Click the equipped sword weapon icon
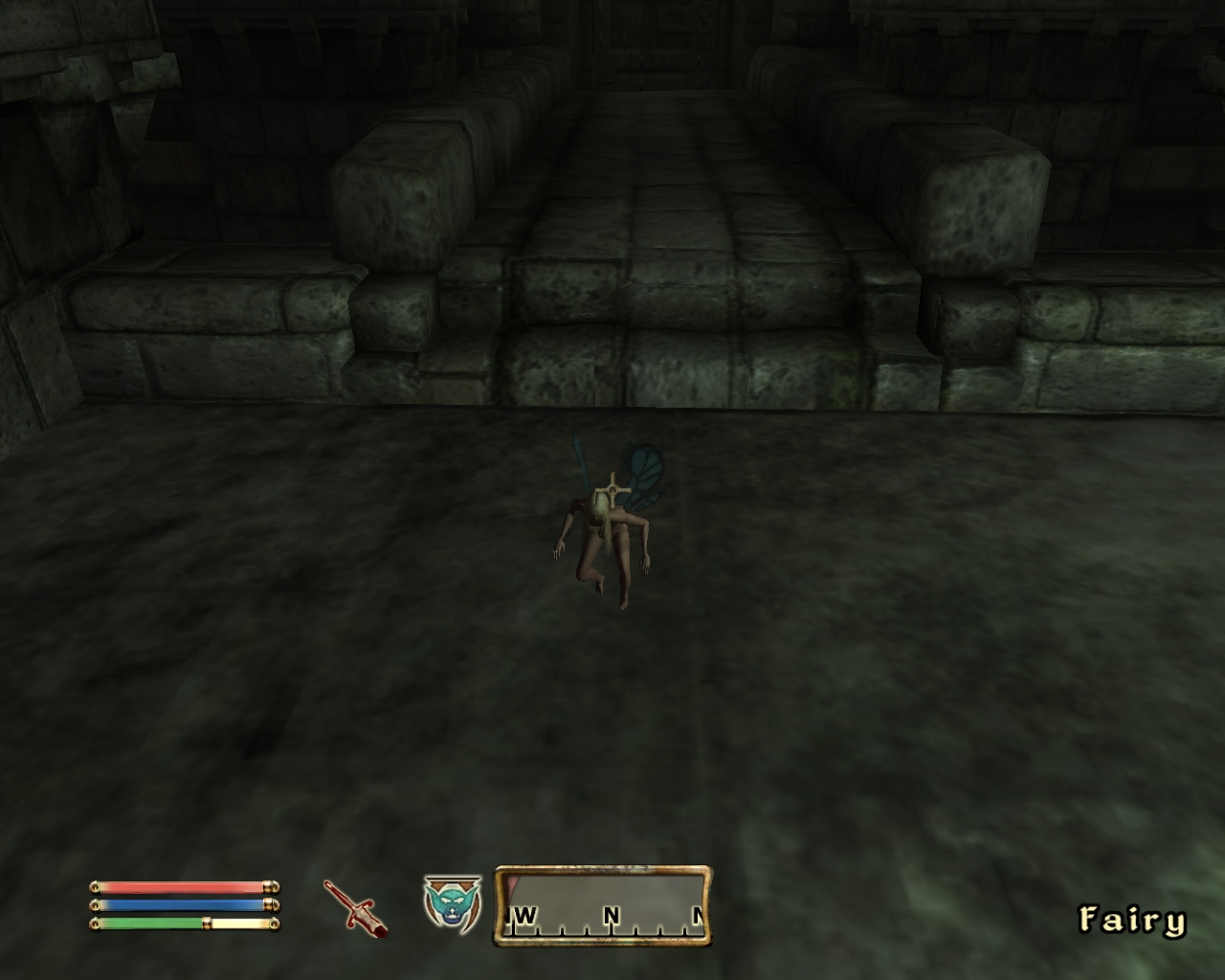 click(x=354, y=906)
